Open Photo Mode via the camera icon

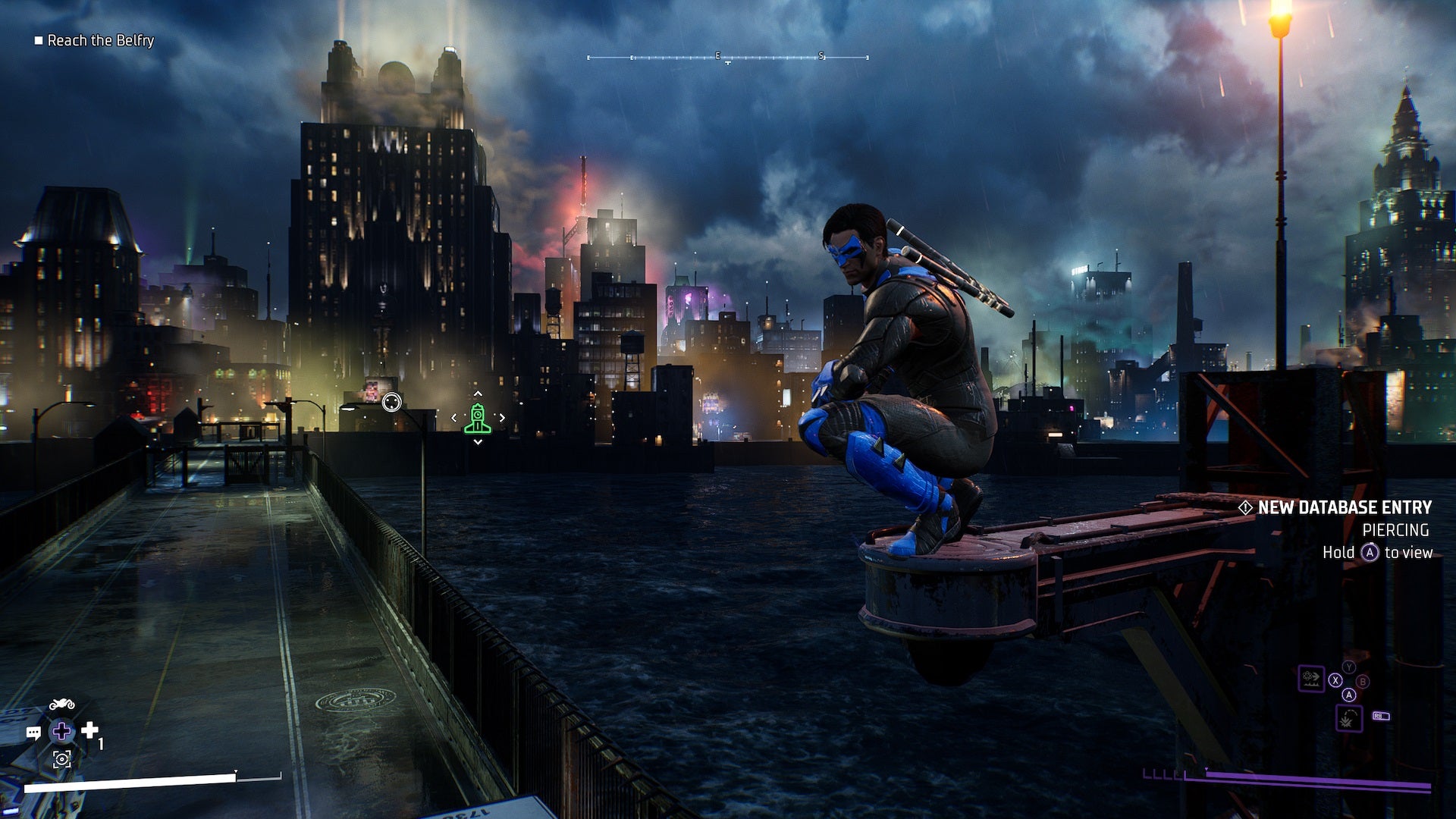click(x=61, y=760)
